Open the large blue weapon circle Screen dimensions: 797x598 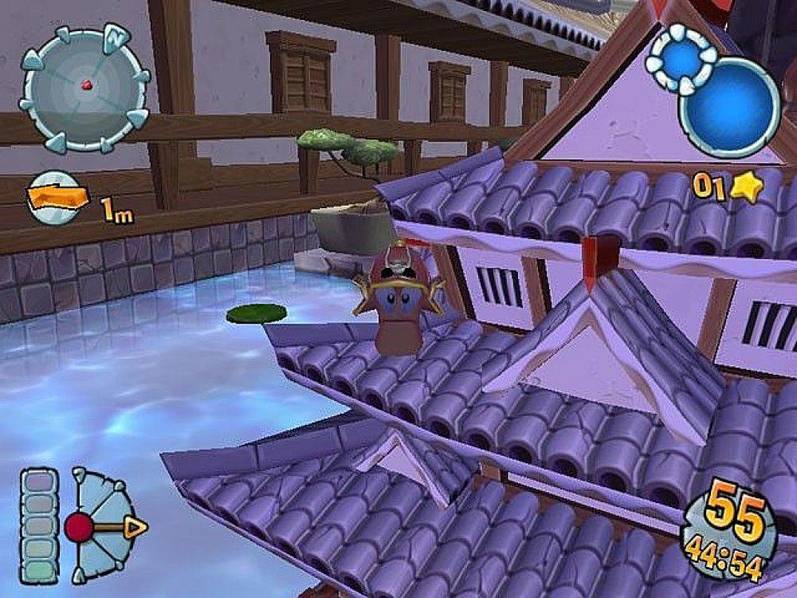point(730,109)
